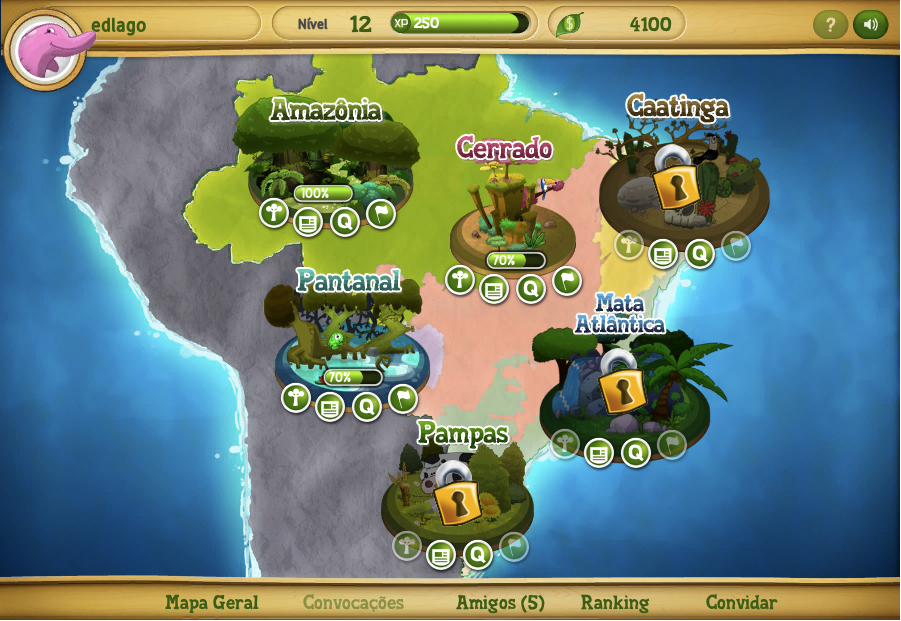Open the Amigos (5) list

[500, 602]
